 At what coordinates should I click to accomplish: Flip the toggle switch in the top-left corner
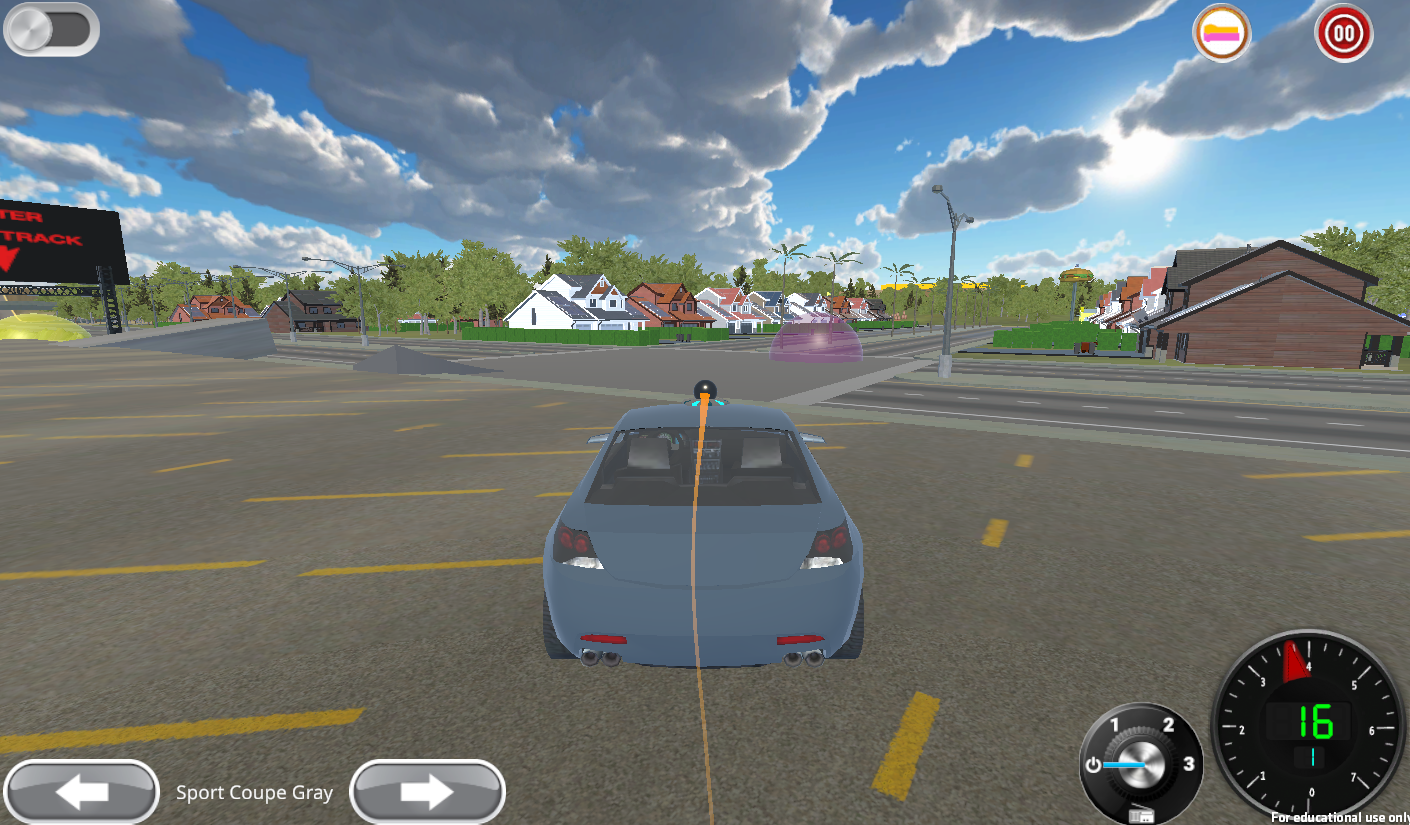50,30
